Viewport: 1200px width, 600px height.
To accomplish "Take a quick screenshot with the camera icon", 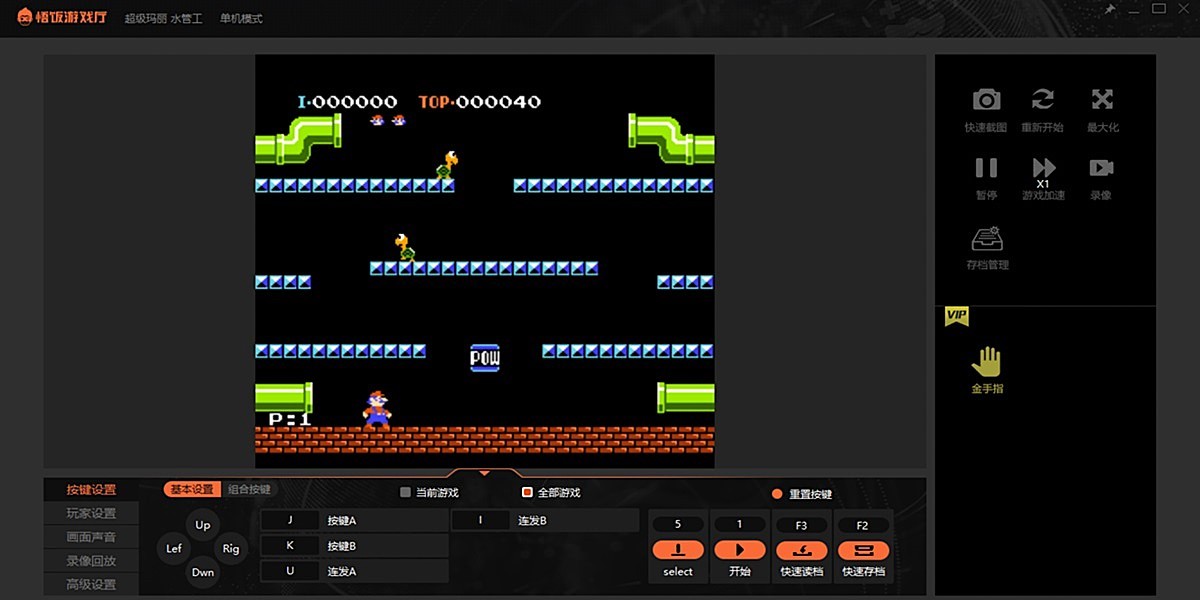I will pyautogui.click(x=986, y=100).
